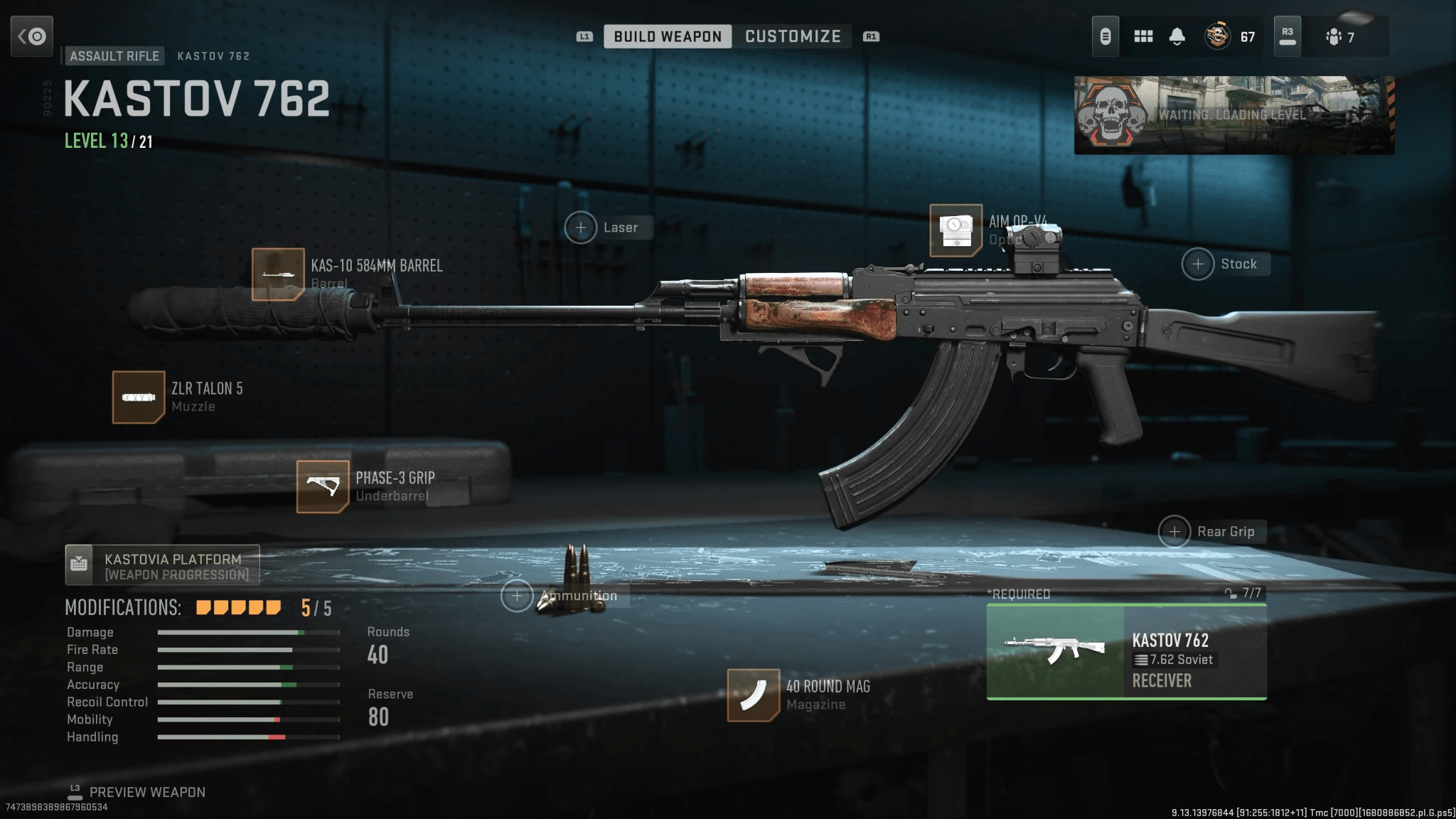The height and width of the screenshot is (819, 1456).
Task: Switch to the Customize tab
Action: (x=792, y=36)
